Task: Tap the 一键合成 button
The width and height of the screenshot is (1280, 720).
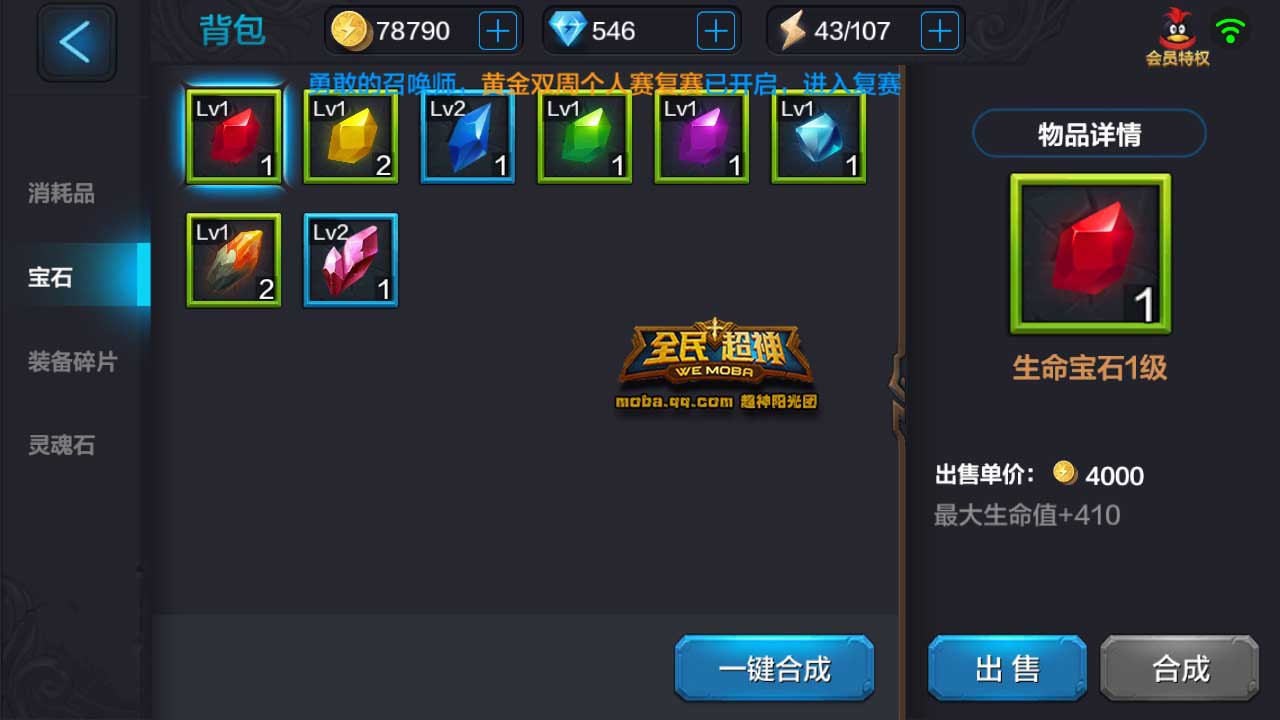Action: click(773, 669)
